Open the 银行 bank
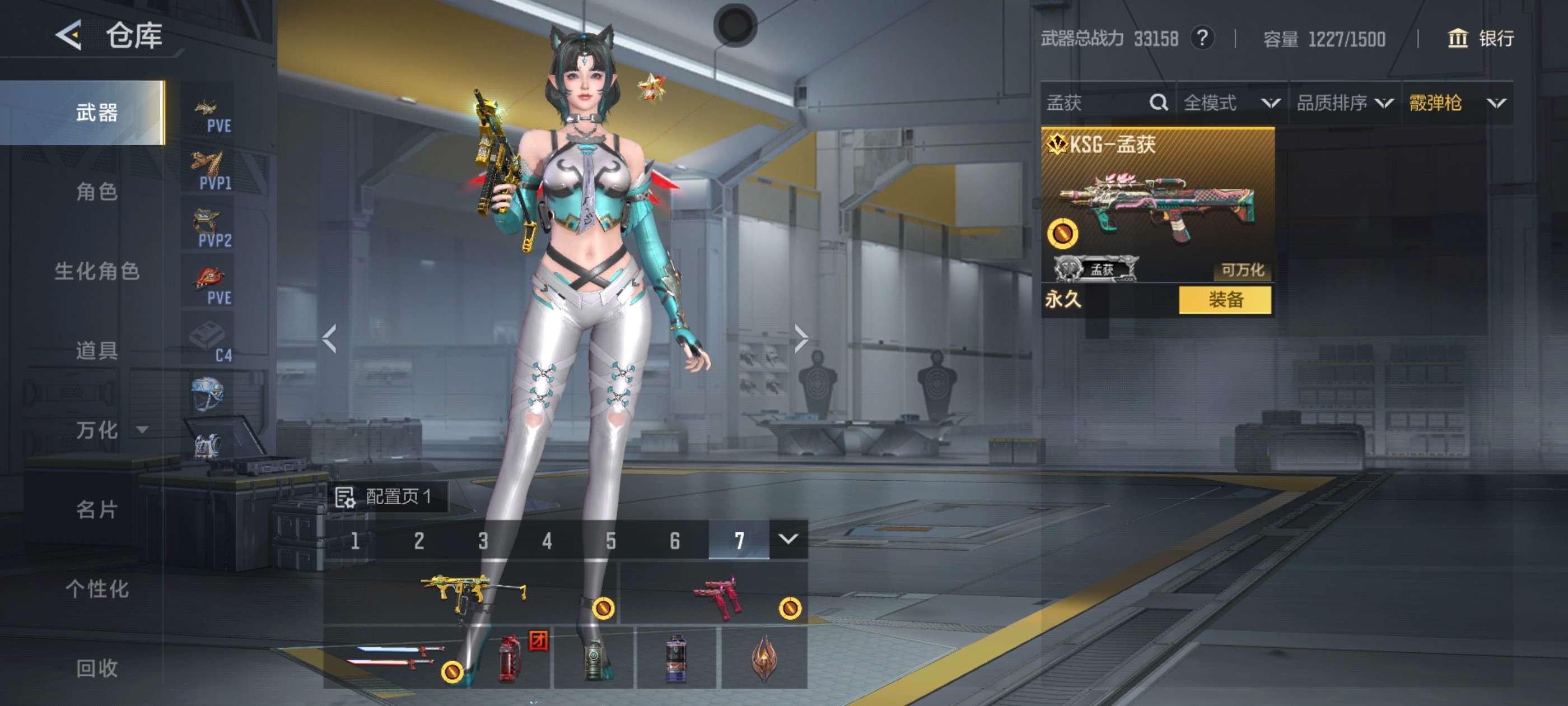The width and height of the screenshot is (1568, 706). [1480, 39]
